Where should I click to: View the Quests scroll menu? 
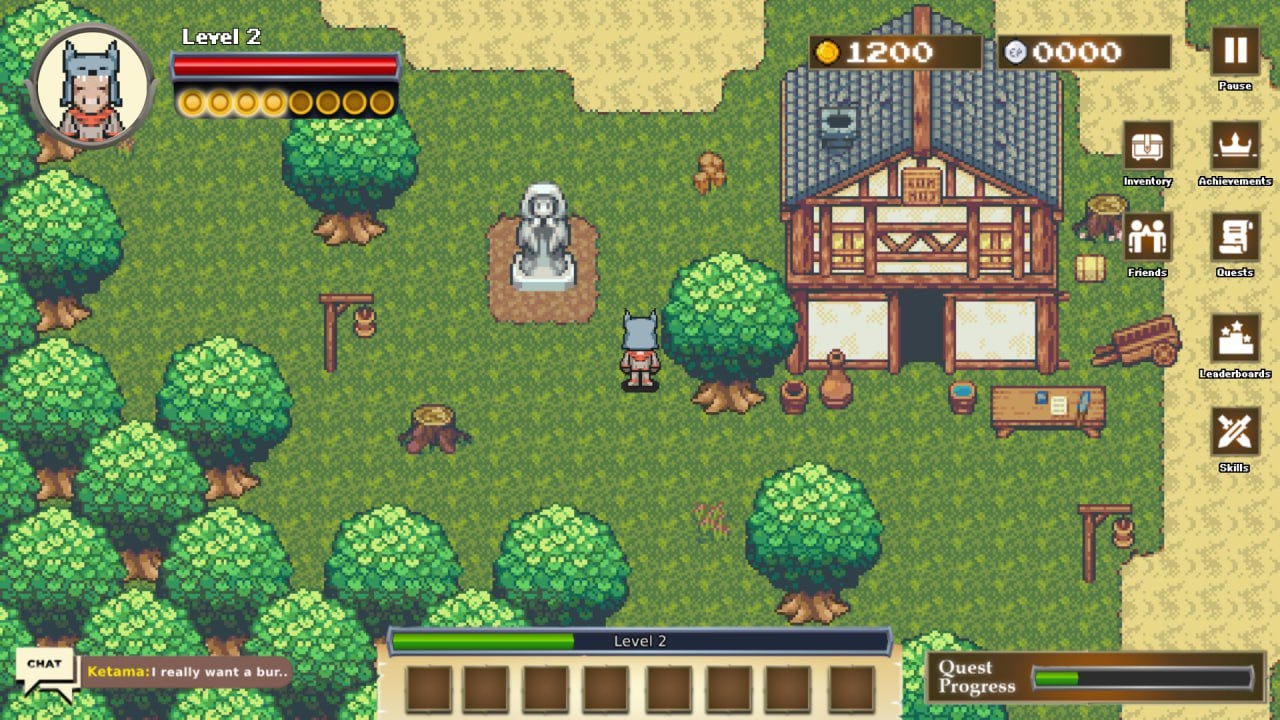coord(1235,237)
